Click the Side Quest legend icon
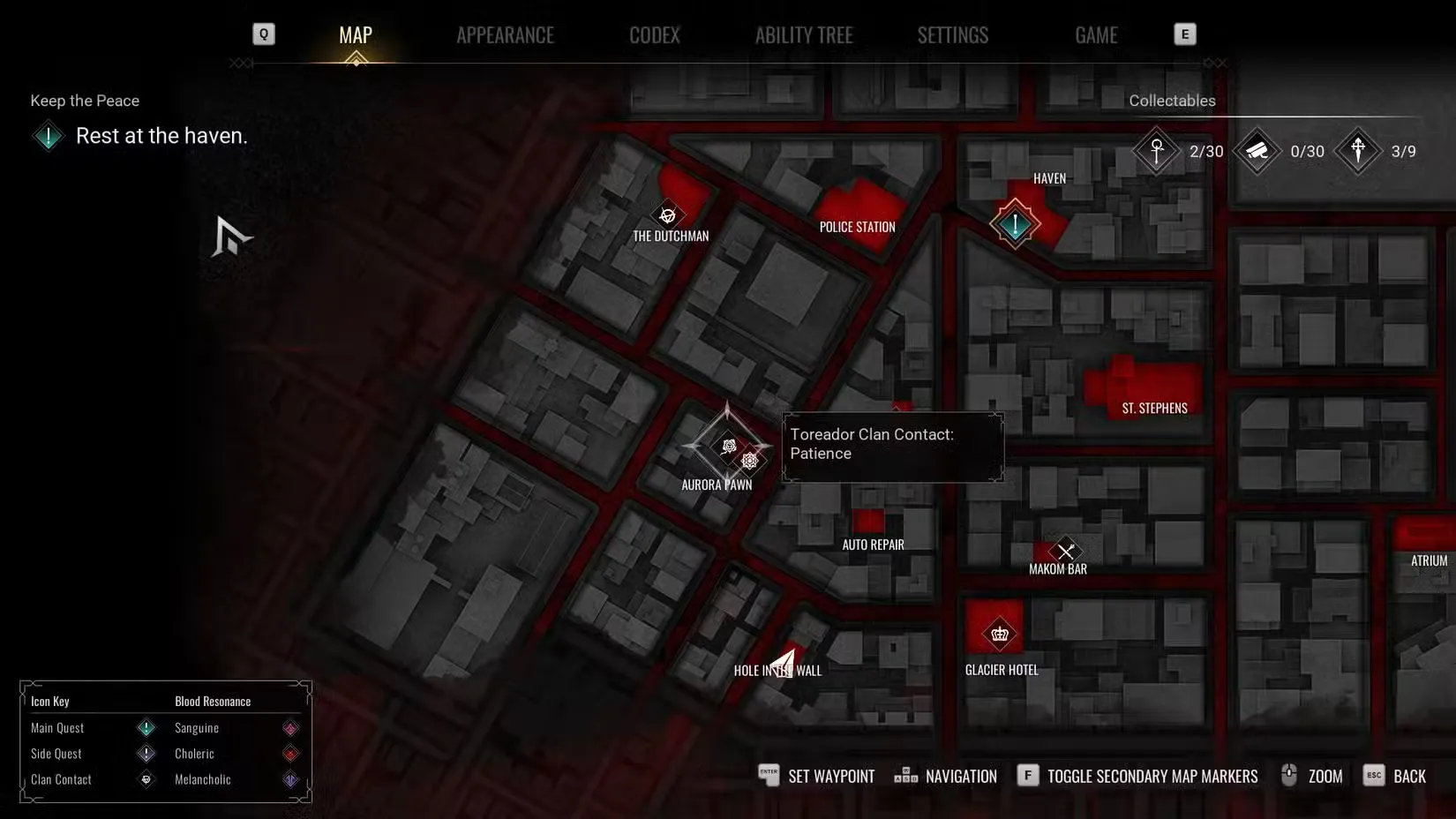This screenshot has width=1456, height=819. [146, 754]
